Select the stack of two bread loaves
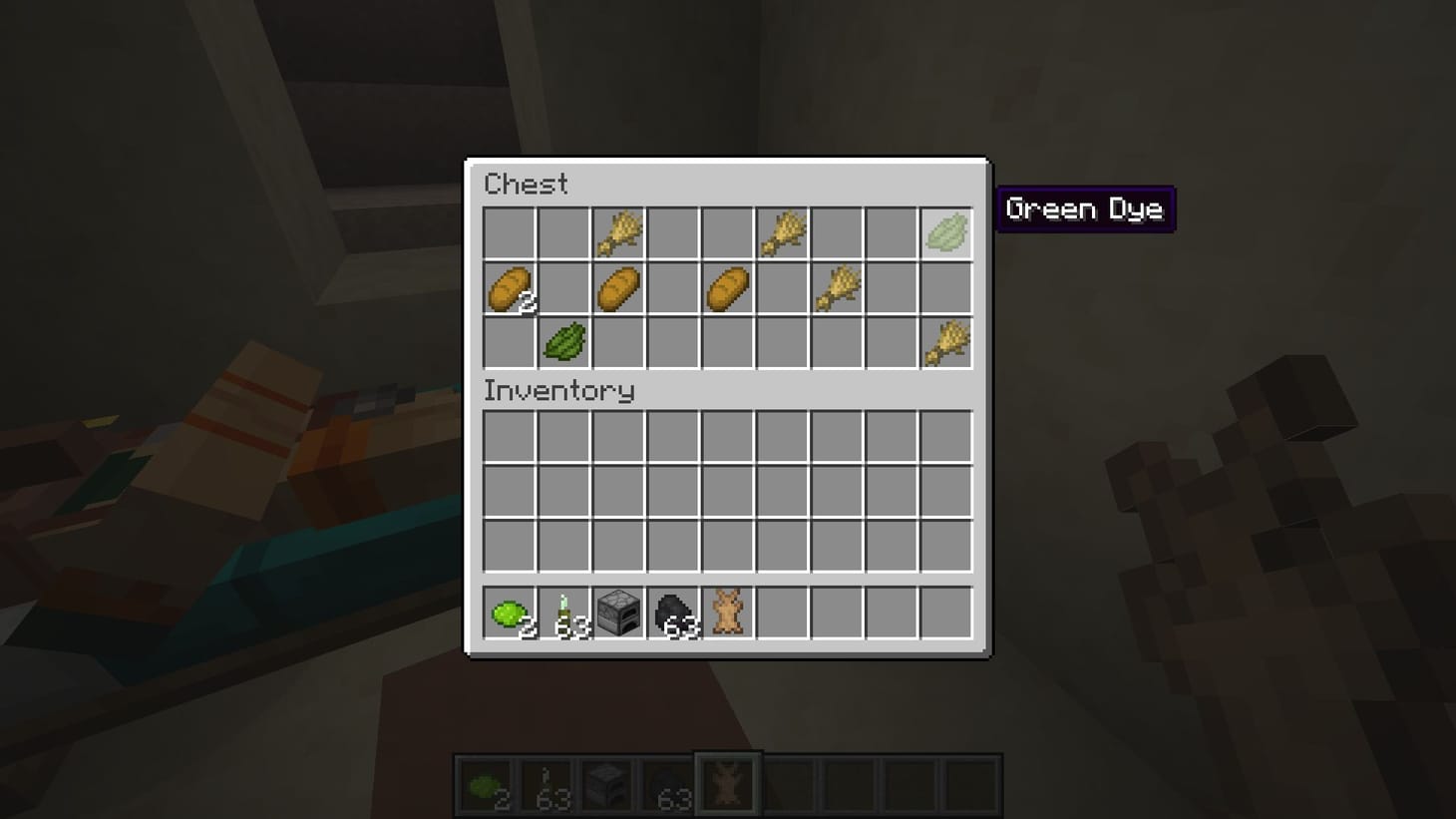 click(x=508, y=288)
